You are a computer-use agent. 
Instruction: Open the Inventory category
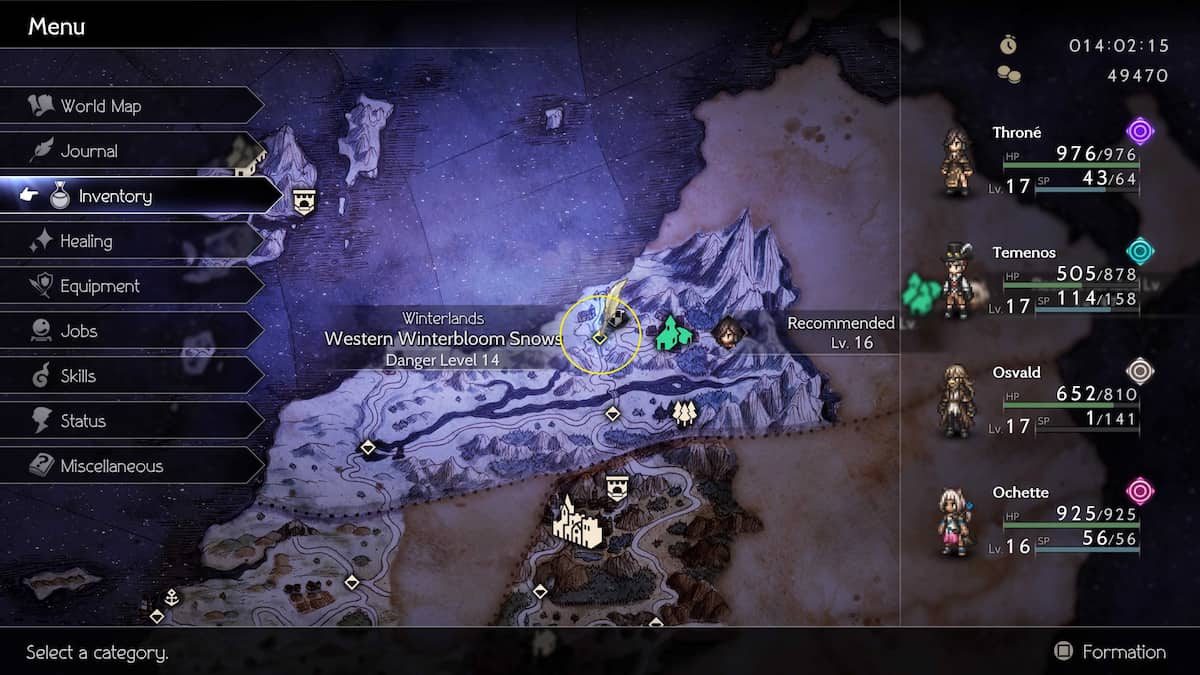115,196
